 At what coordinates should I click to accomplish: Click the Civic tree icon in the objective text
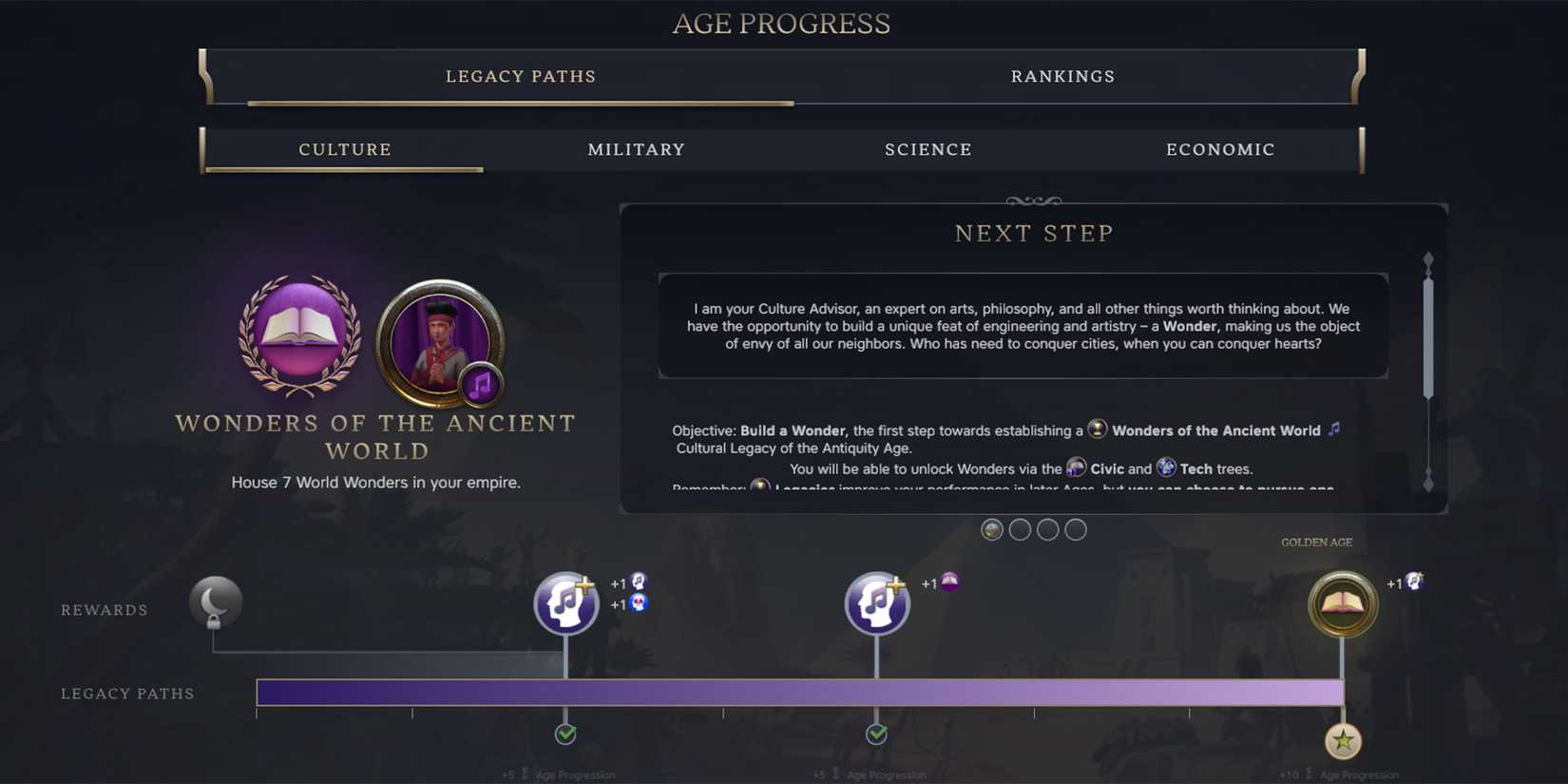point(1076,467)
